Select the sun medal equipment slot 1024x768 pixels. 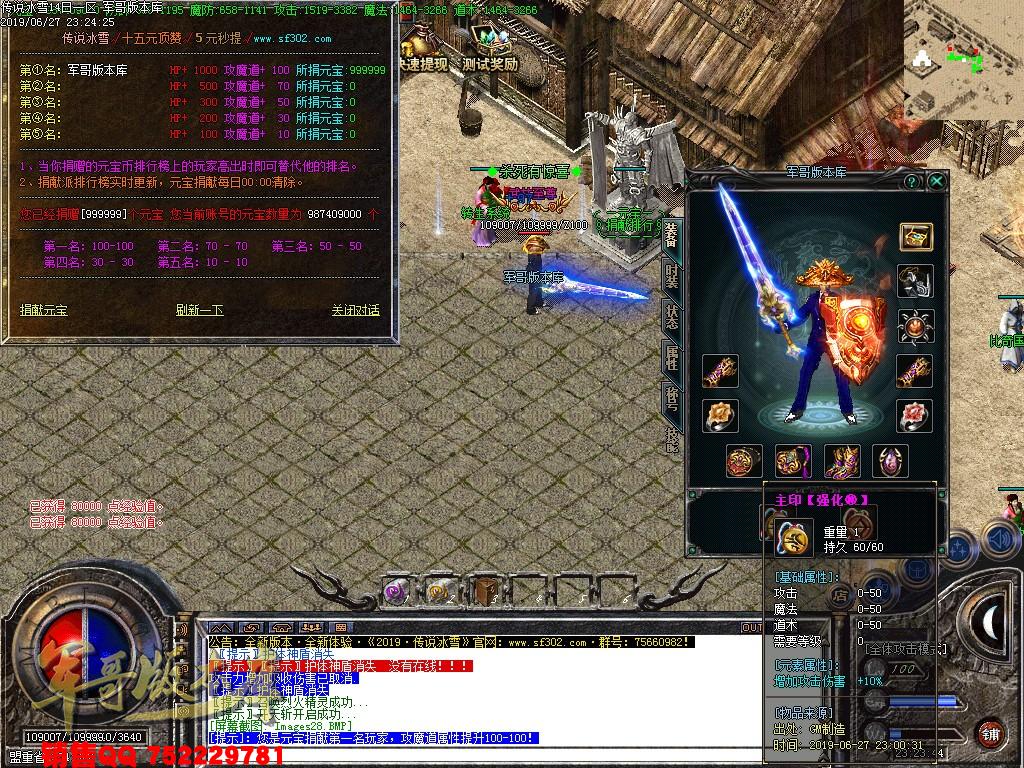point(914,326)
